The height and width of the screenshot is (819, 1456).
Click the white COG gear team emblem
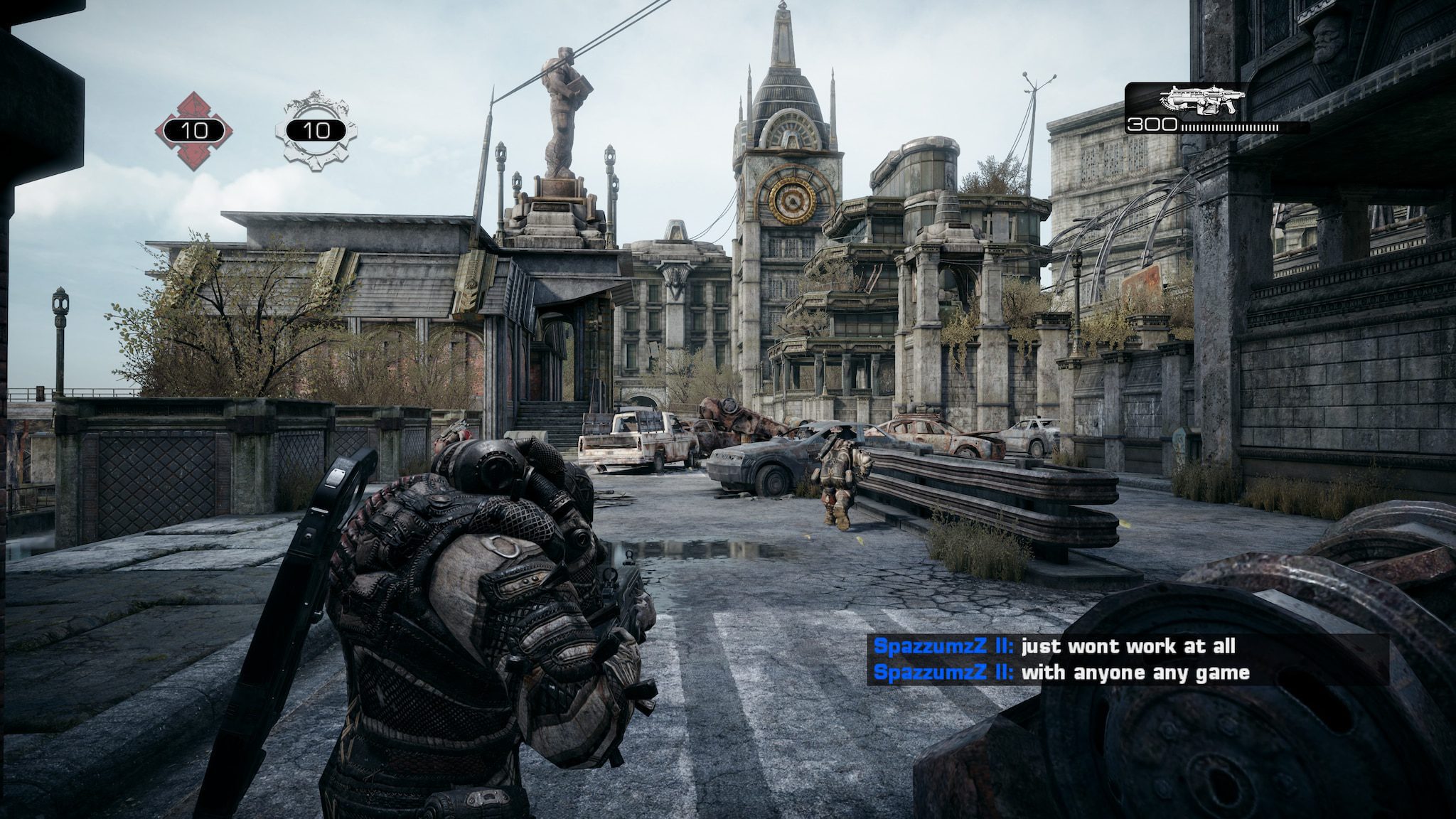tap(316, 130)
